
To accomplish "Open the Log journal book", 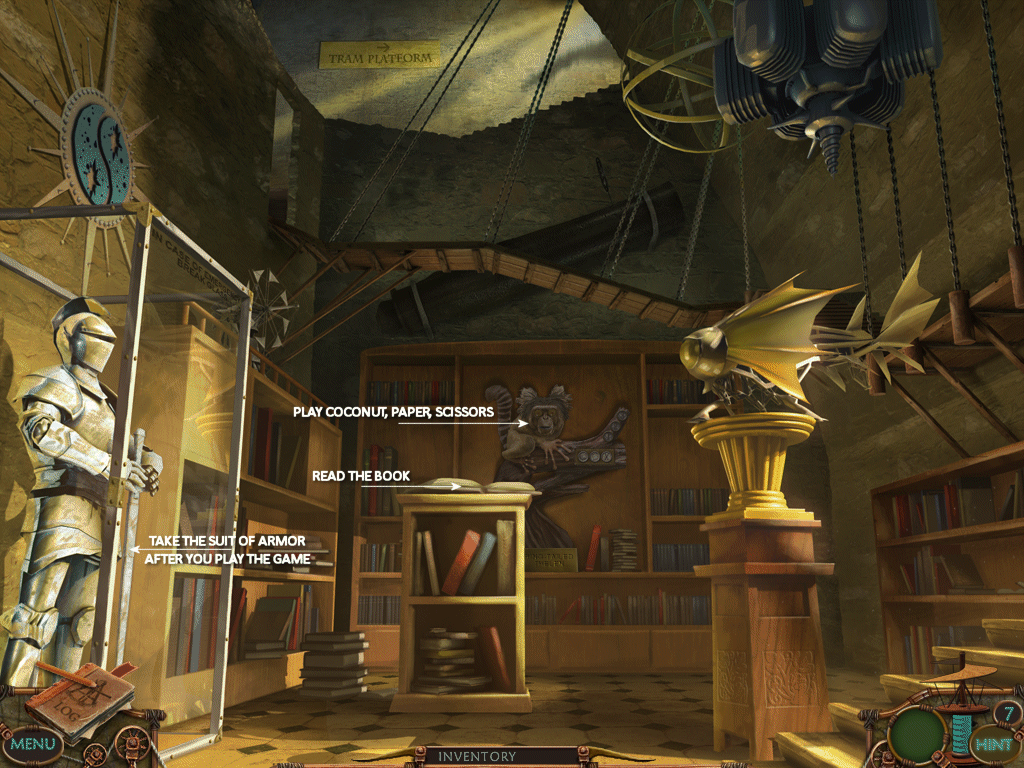I will (80, 696).
